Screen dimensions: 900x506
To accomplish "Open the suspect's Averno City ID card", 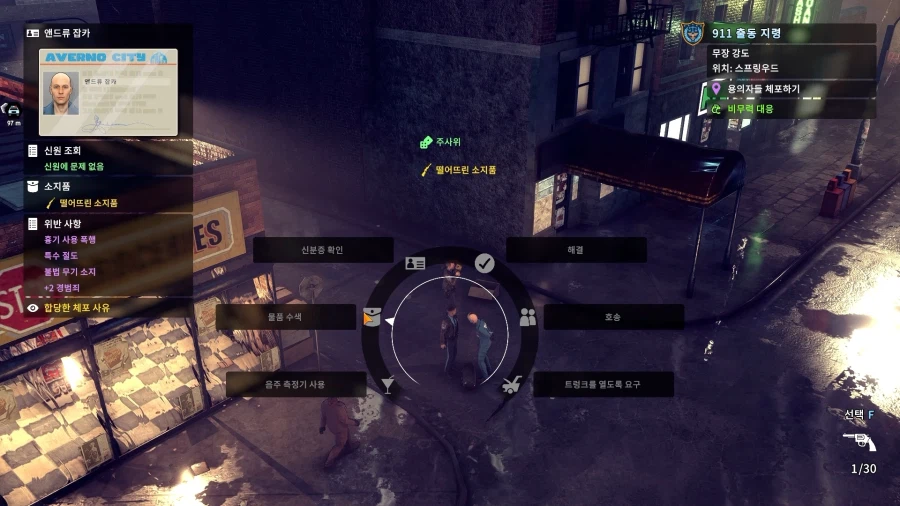I will click(x=108, y=92).
